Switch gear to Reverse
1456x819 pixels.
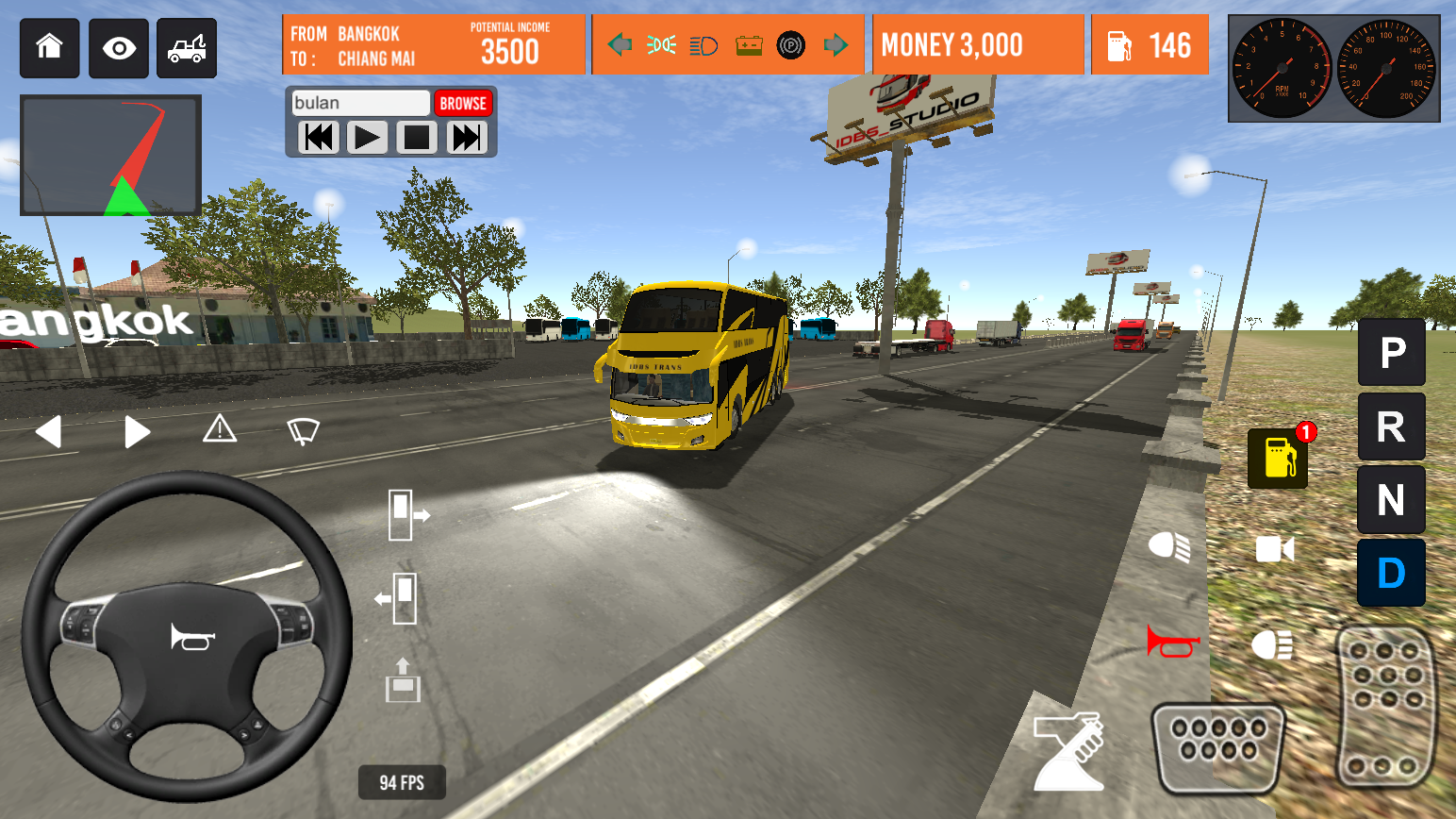(x=1391, y=426)
